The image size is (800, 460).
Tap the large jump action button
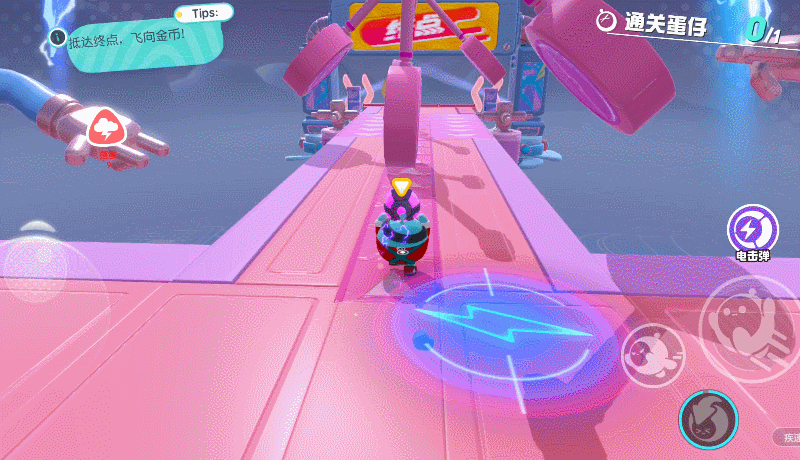(748, 328)
